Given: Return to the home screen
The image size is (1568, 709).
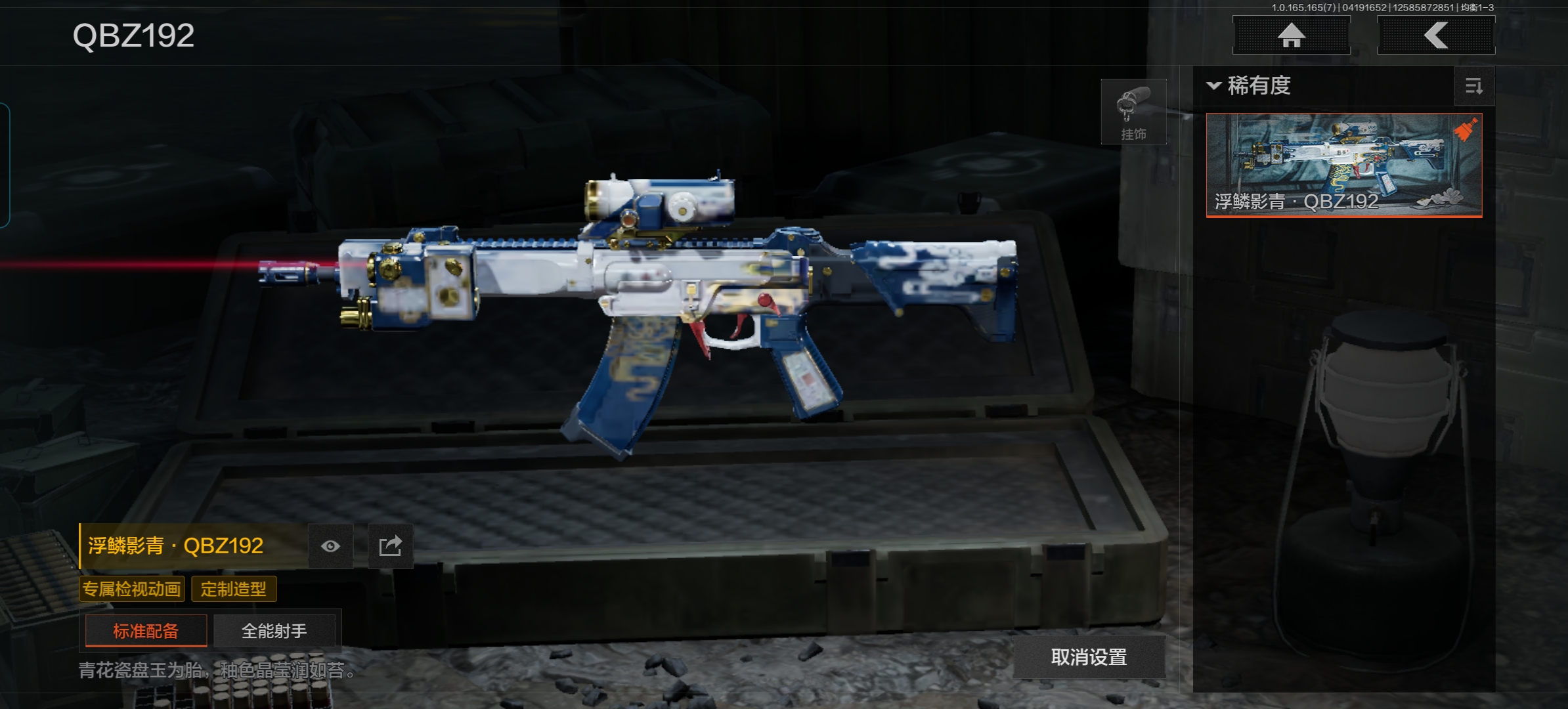Looking at the screenshot, I should click(x=1291, y=35).
